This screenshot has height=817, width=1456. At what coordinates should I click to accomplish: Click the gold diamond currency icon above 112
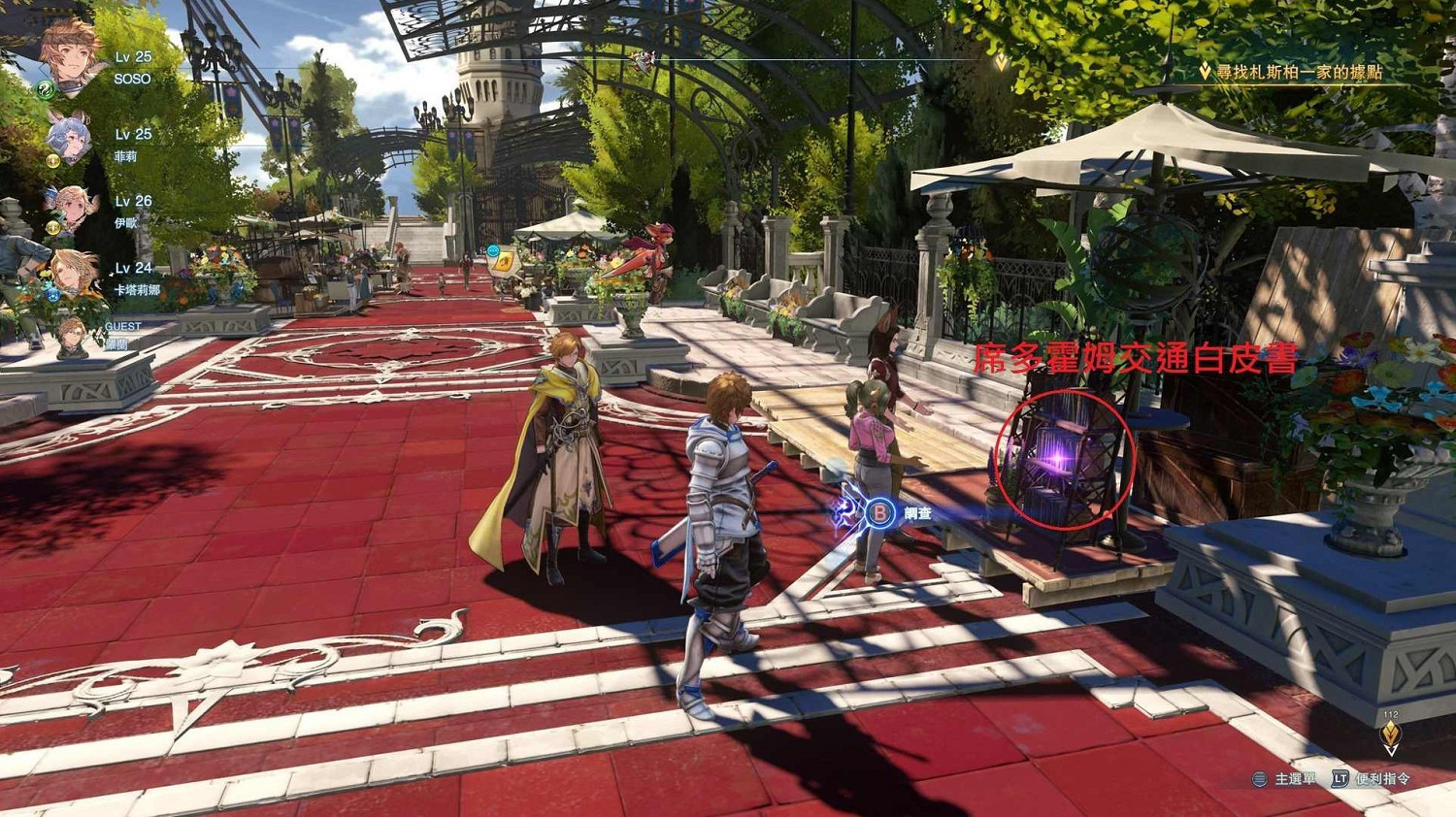(x=1392, y=731)
